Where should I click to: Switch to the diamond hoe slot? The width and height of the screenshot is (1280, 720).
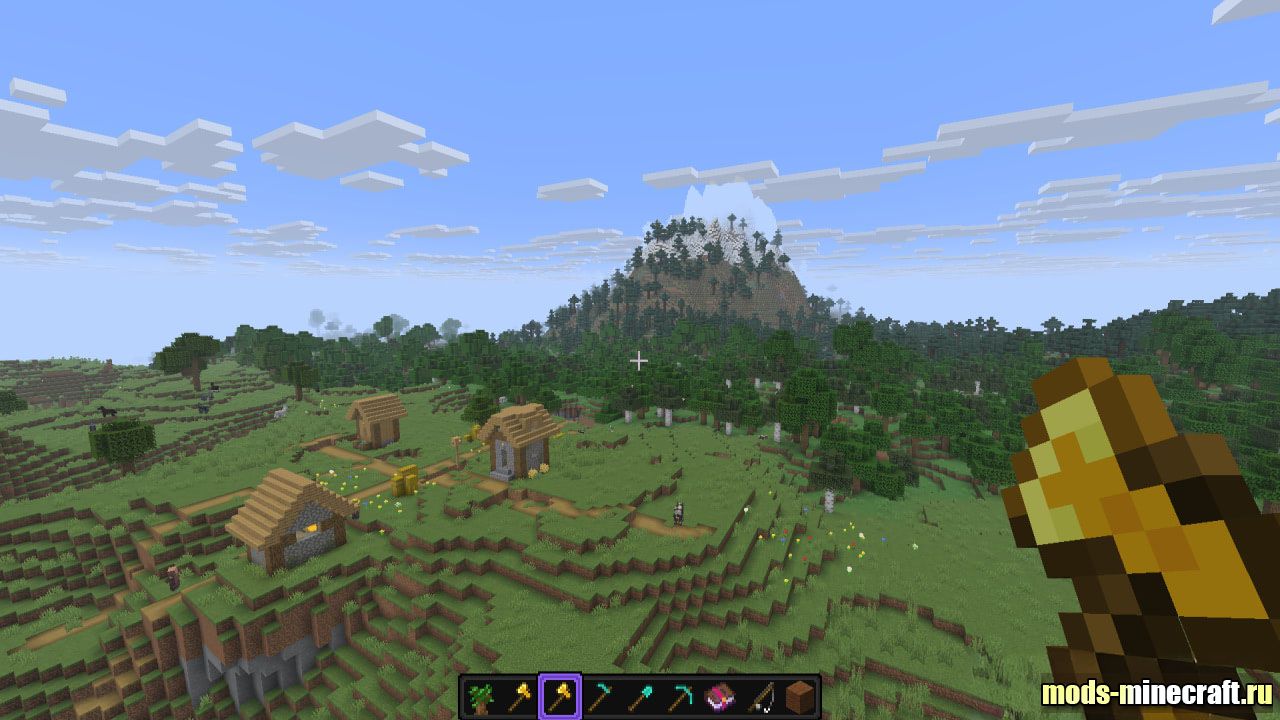599,697
